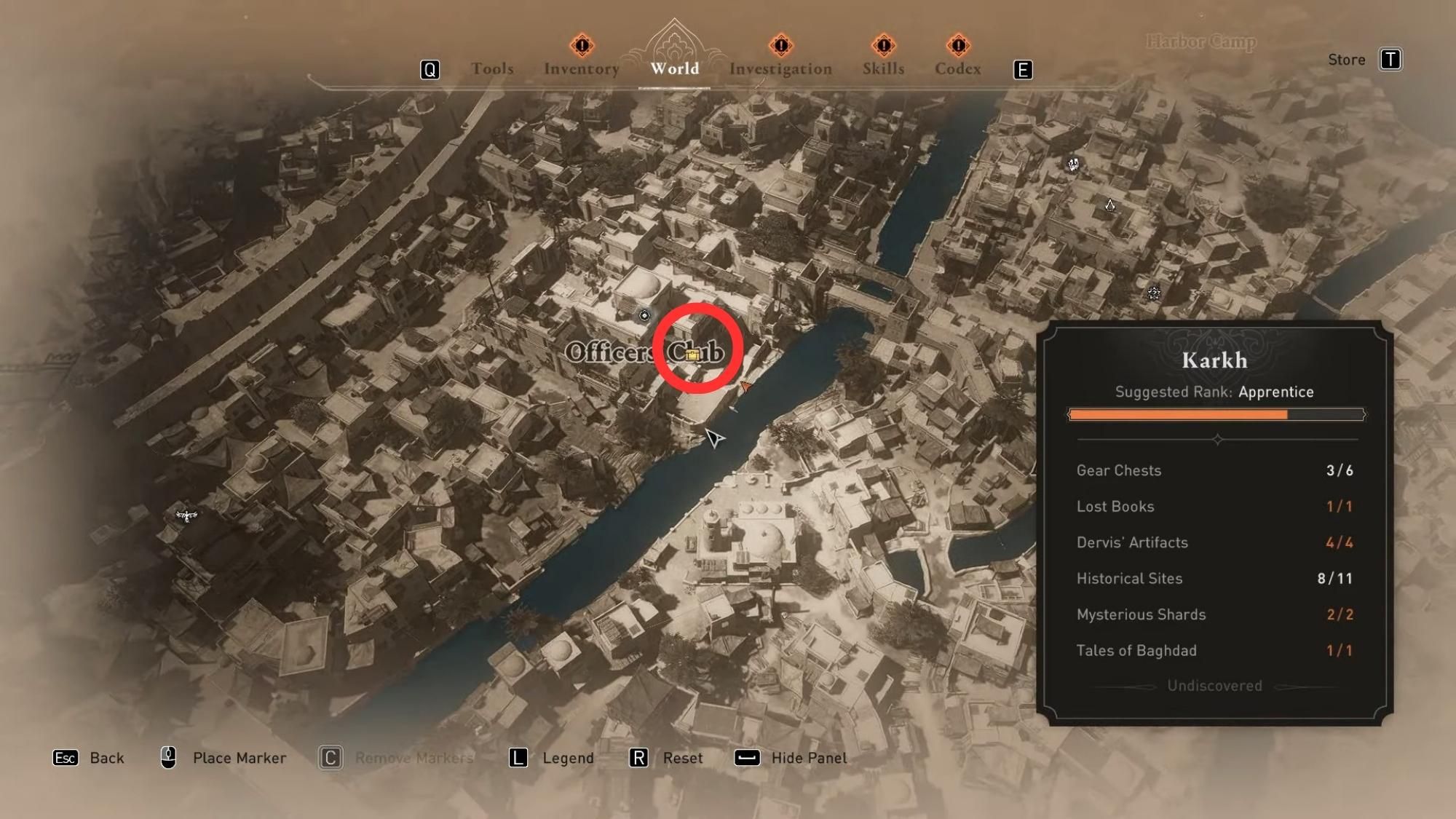This screenshot has width=1456, height=819.
Task: Click the viewpoint icon beside the Officers Club dome
Action: [x=645, y=316]
